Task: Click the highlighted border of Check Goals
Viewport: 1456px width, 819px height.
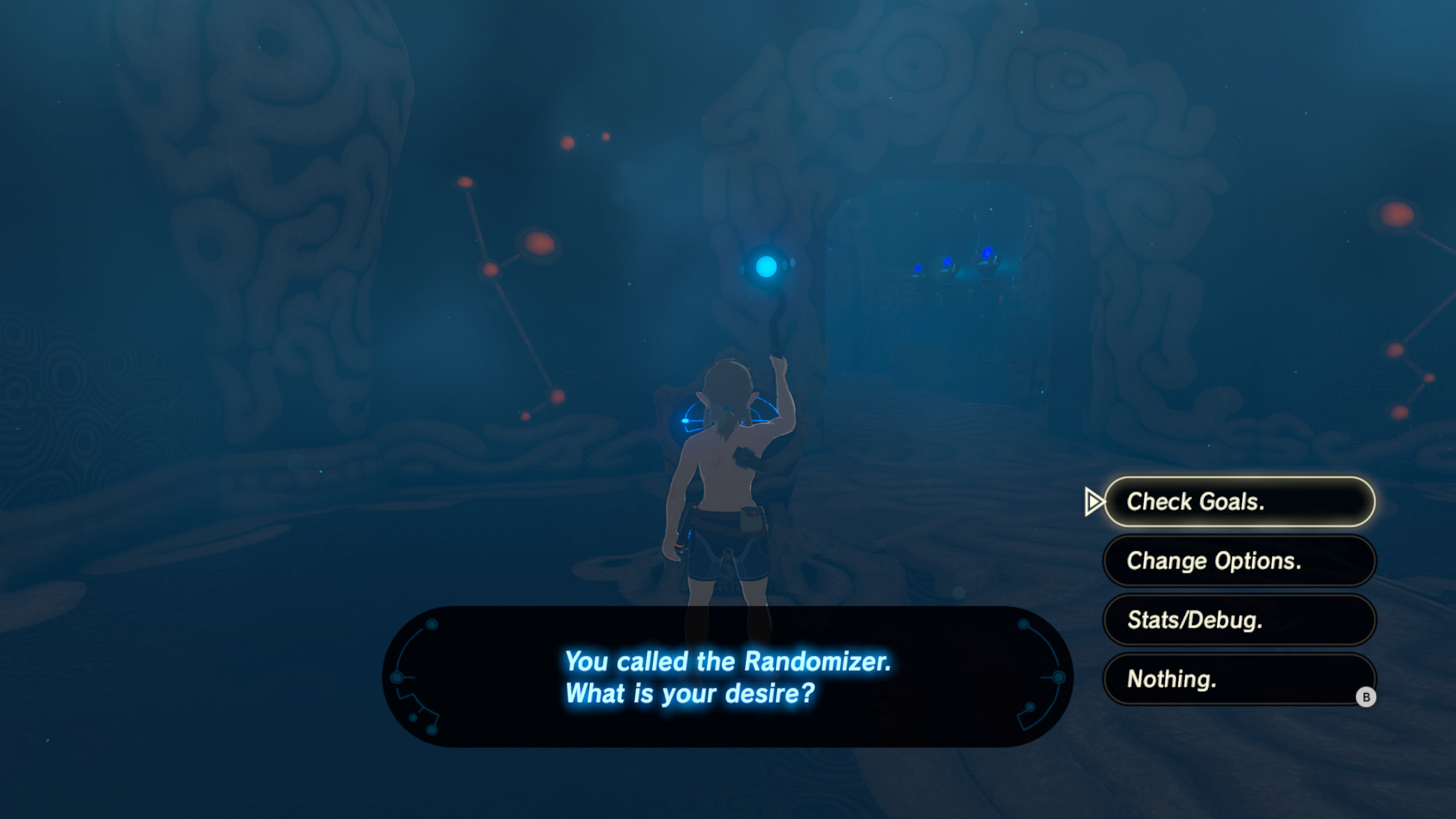Action: [x=1239, y=481]
